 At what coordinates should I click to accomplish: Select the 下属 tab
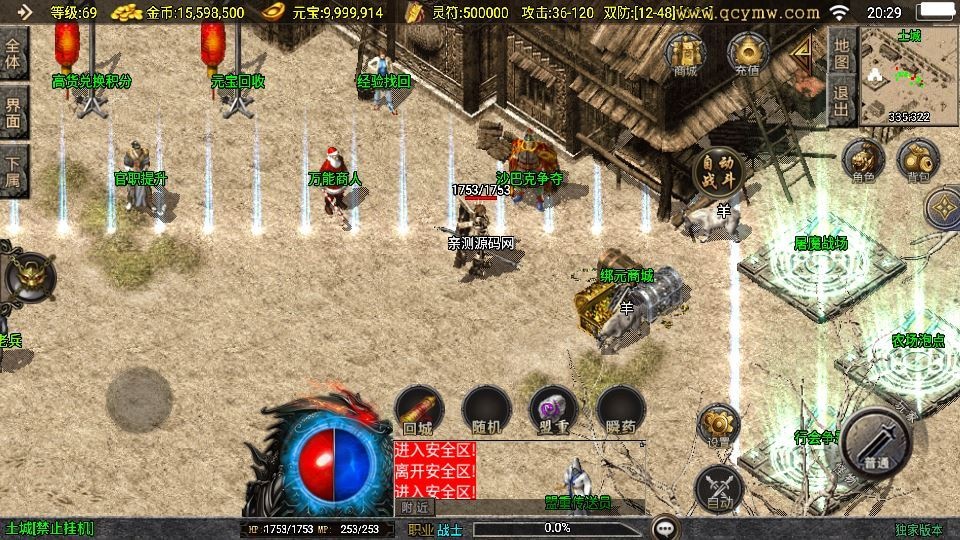pyautogui.click(x=13, y=171)
